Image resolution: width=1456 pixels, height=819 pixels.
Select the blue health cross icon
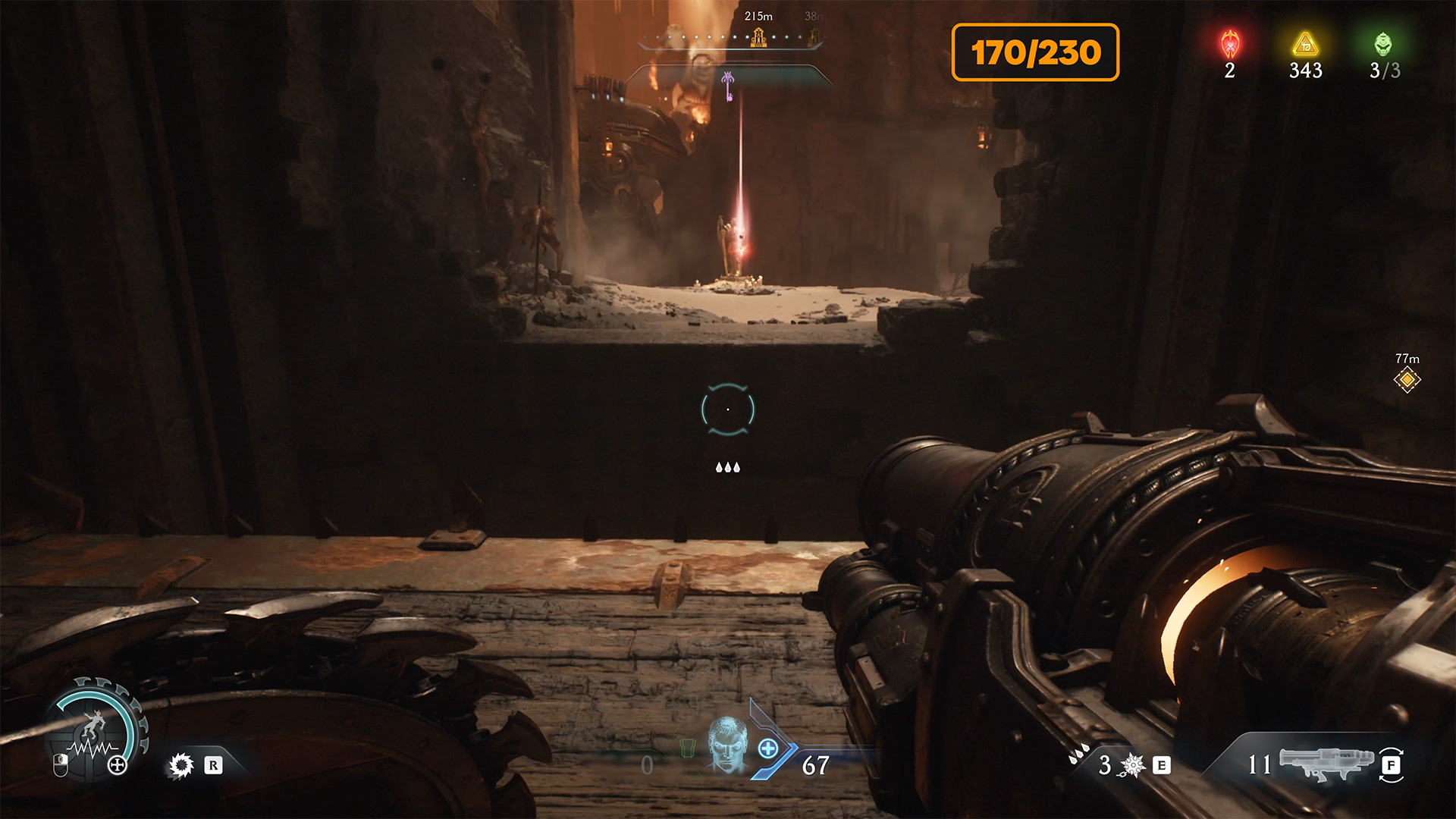pos(768,748)
